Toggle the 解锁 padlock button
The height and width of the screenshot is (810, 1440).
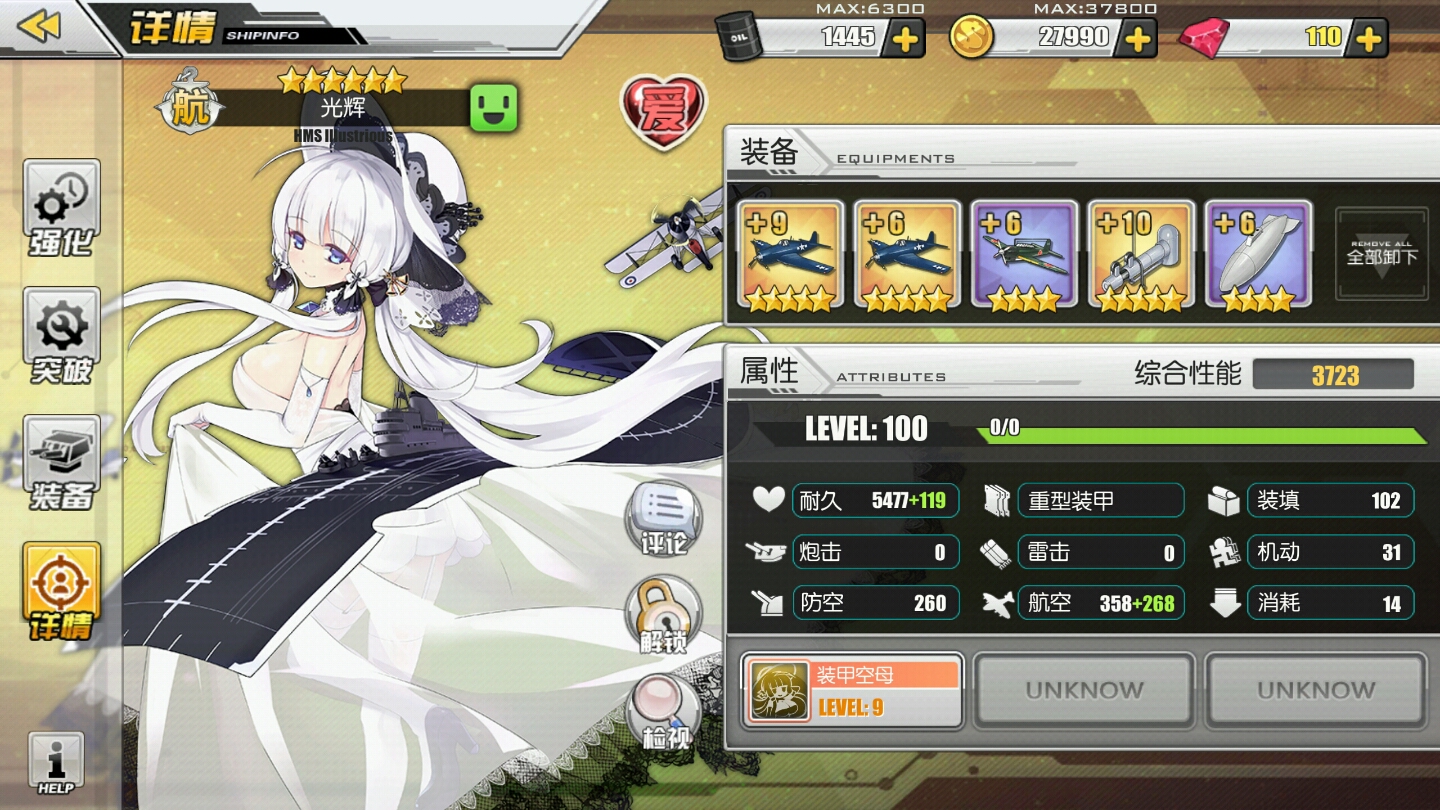(x=662, y=614)
